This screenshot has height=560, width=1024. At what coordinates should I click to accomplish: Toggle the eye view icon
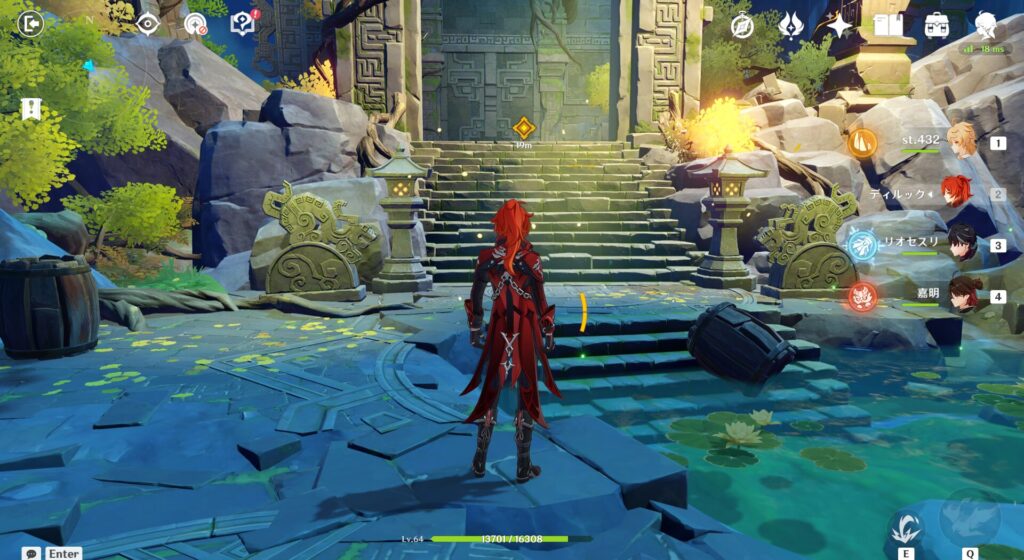pos(148,24)
